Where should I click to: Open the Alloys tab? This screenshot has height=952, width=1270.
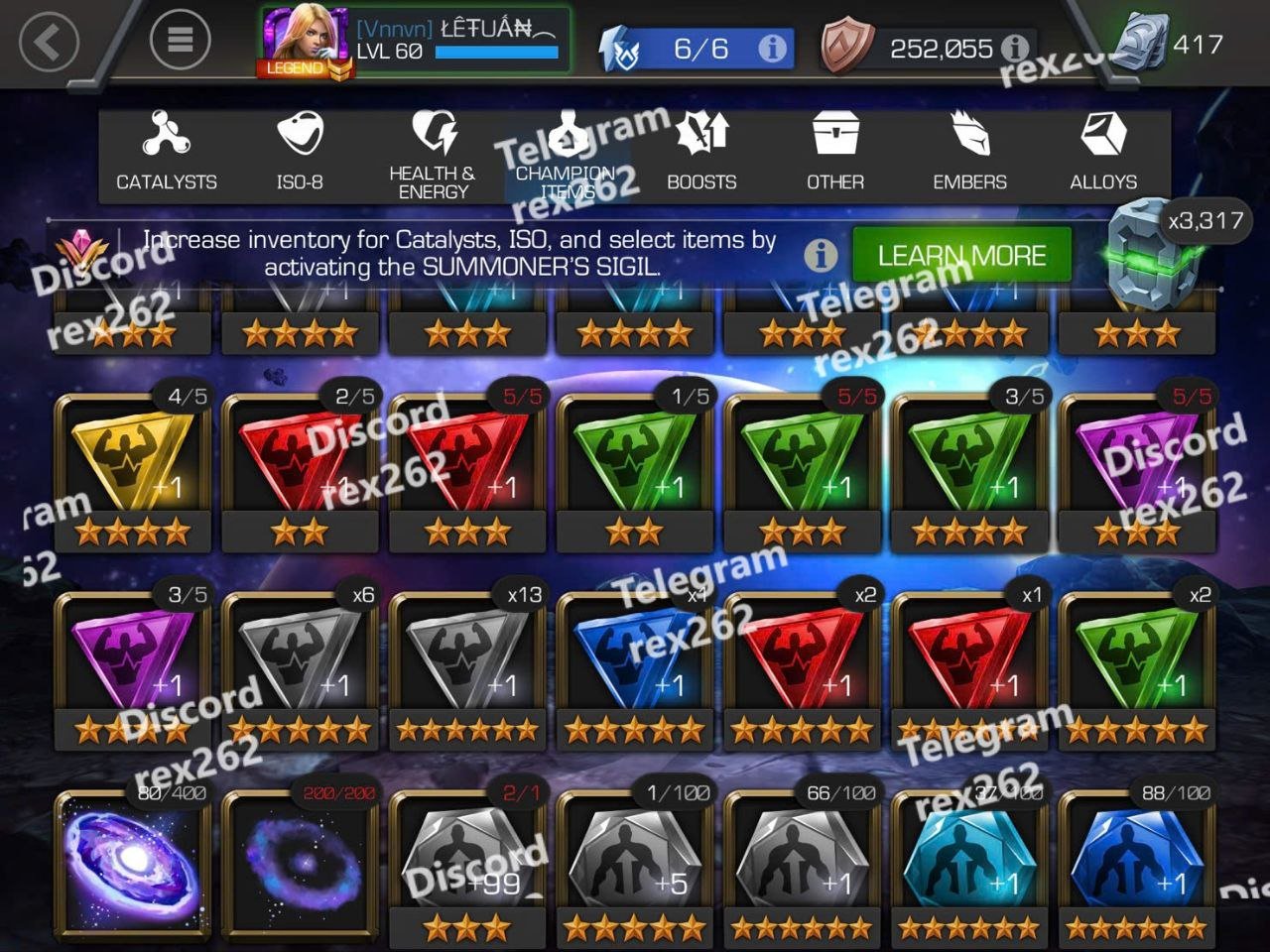1103,154
